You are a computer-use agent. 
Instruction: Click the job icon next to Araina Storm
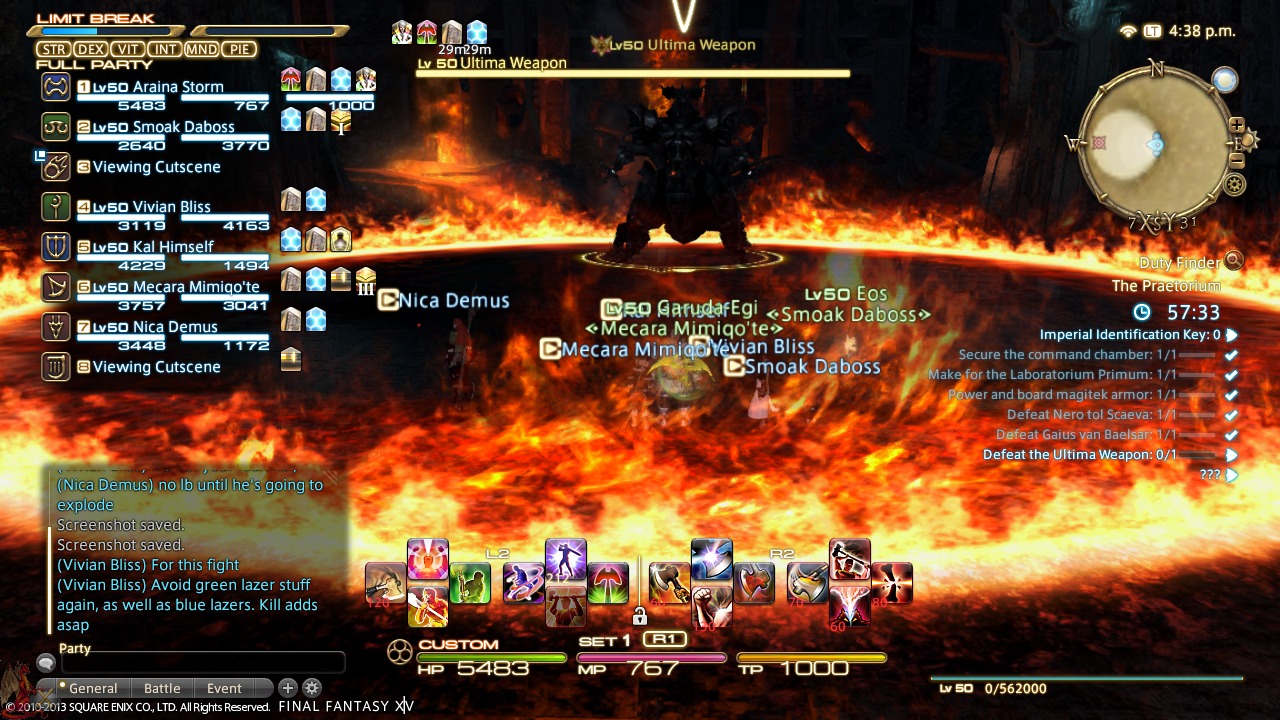click(55, 87)
